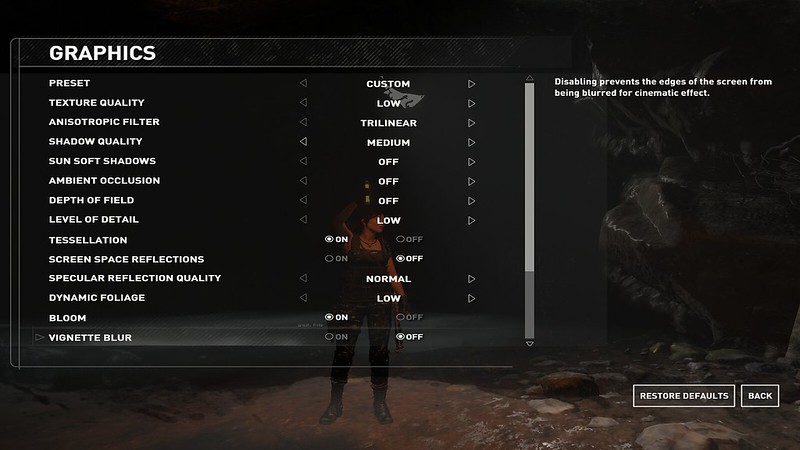This screenshot has height=450, width=800.
Task: Switch Ambient Occlusion using right arrow
Action: tap(471, 181)
